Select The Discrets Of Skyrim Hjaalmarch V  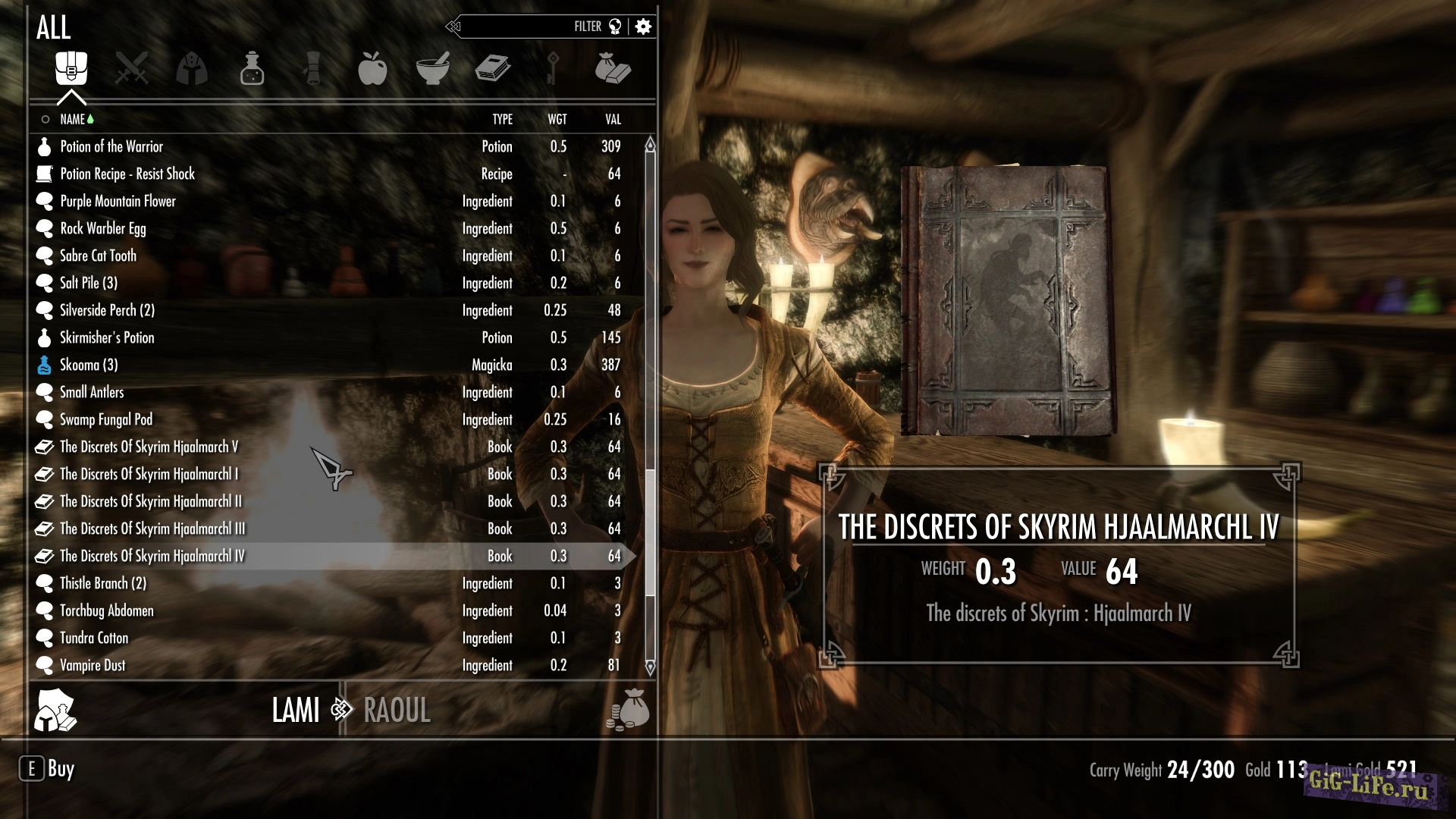point(149,447)
